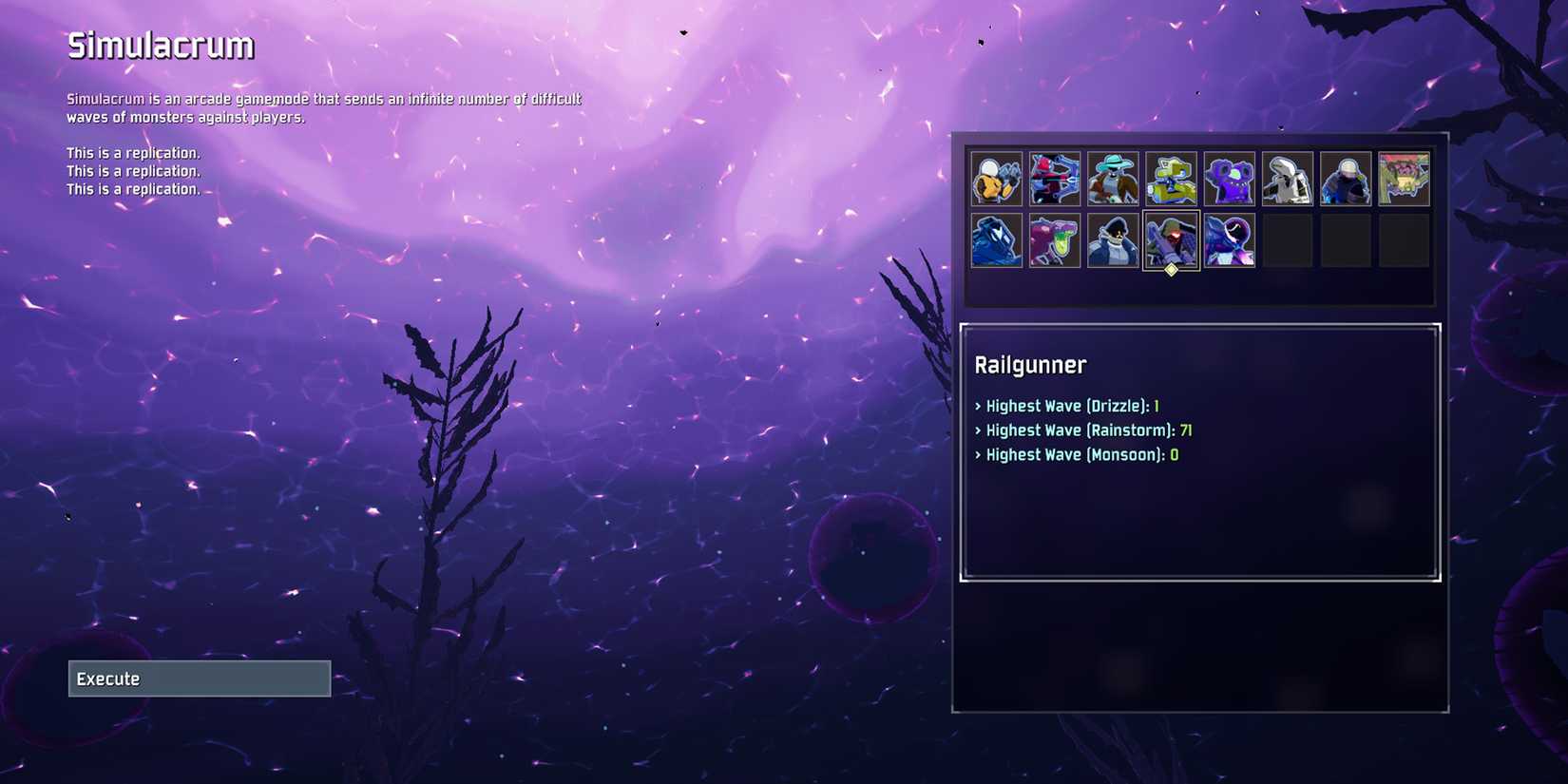
Task: Click the diamond marker under Railgunner's portrait
Action: (1170, 269)
